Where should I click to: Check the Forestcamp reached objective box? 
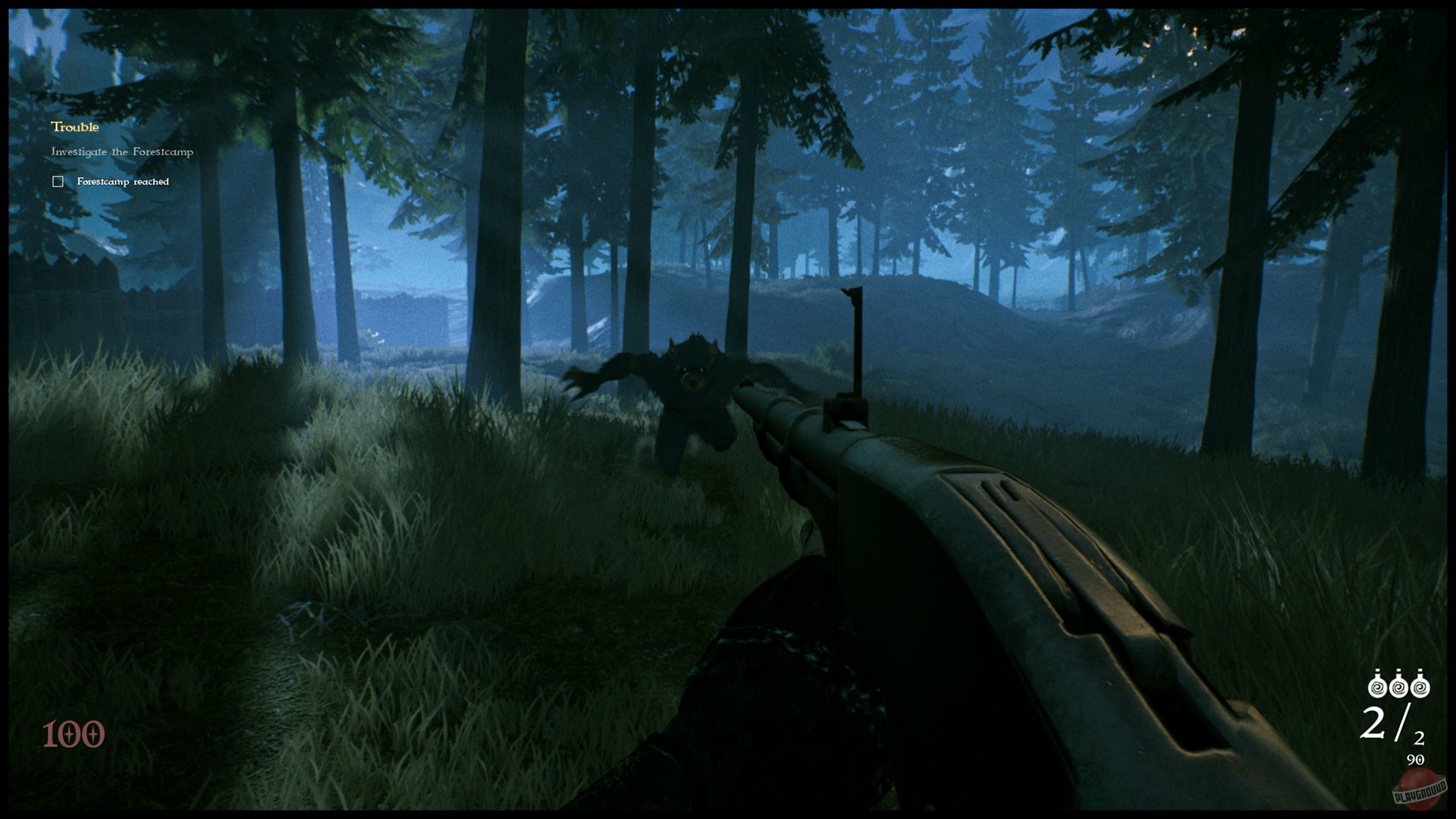[x=57, y=180]
